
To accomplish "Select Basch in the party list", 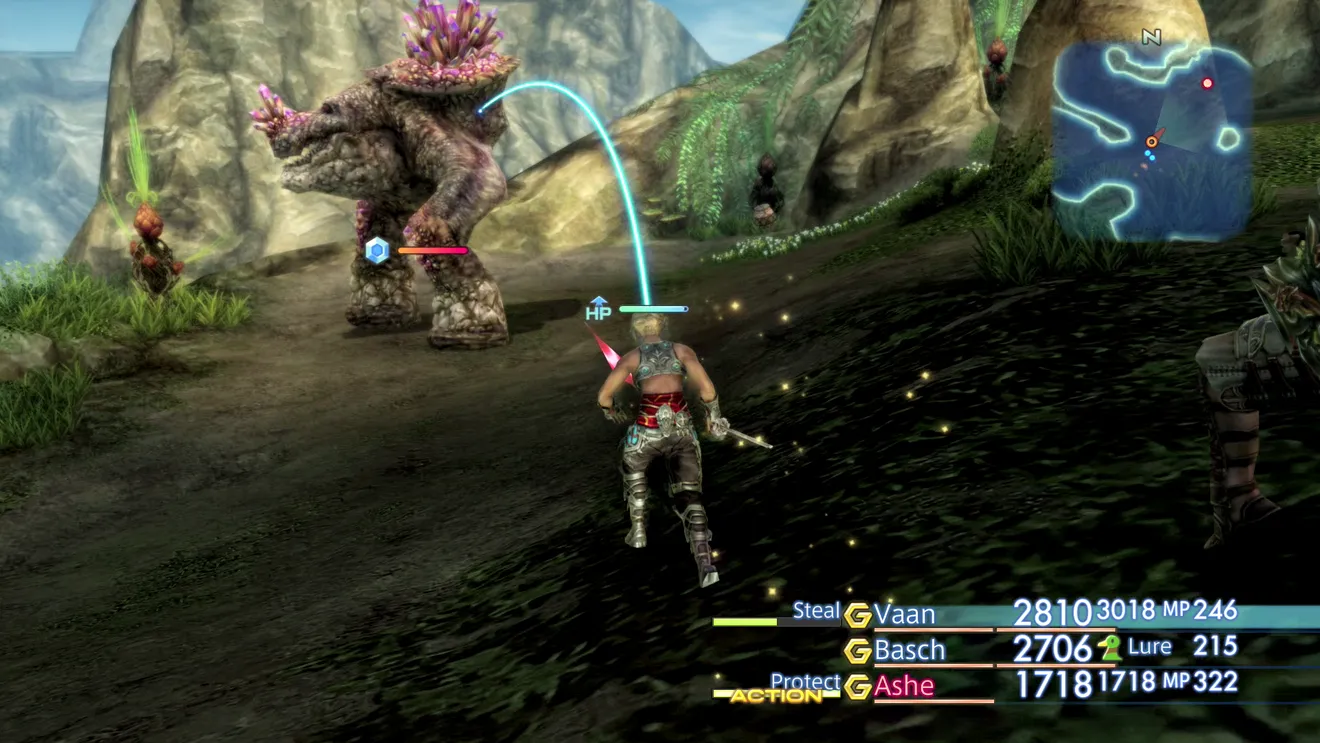I will [x=909, y=650].
